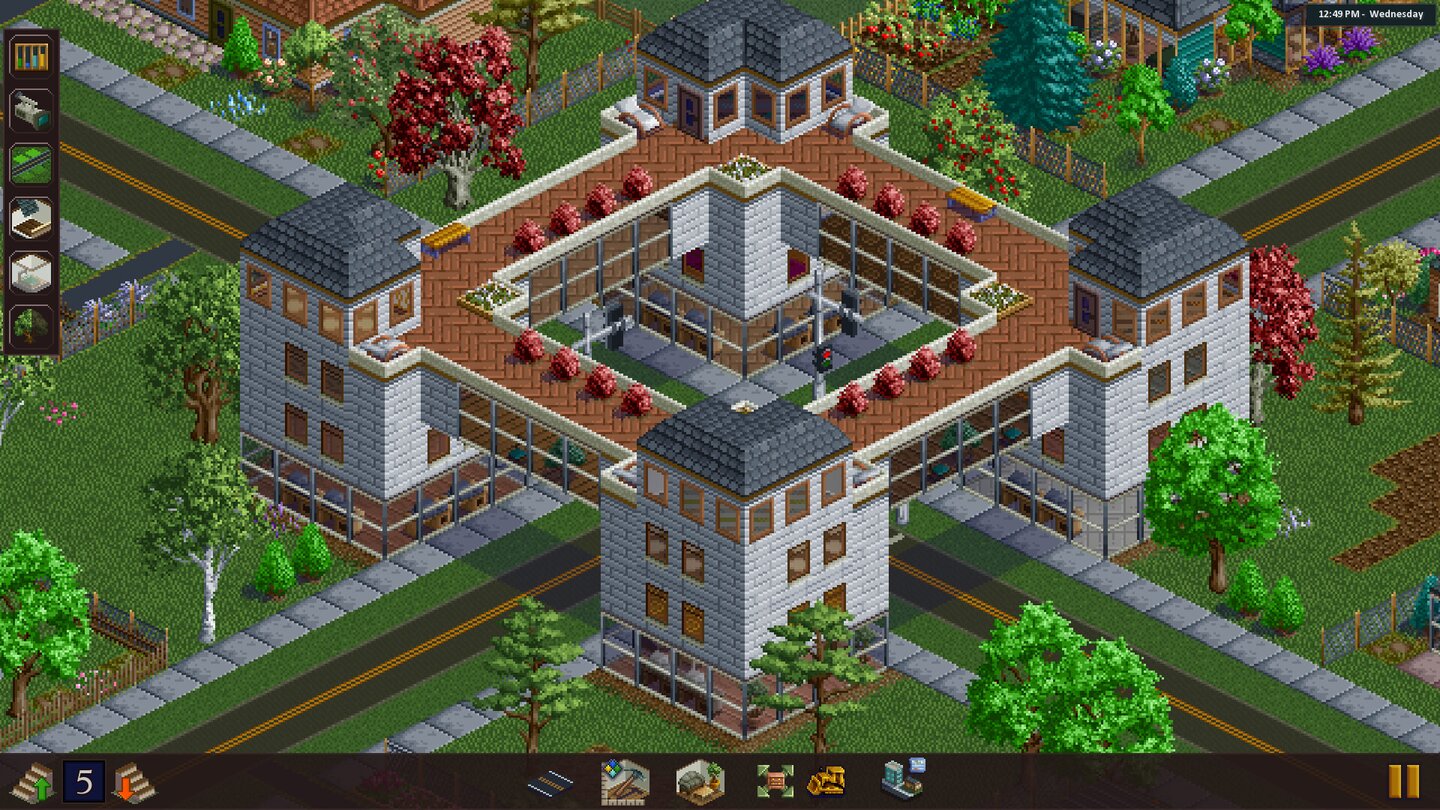Screen dimensions: 1440x810
Task: Open the buildings construction menu
Action: [903, 780]
